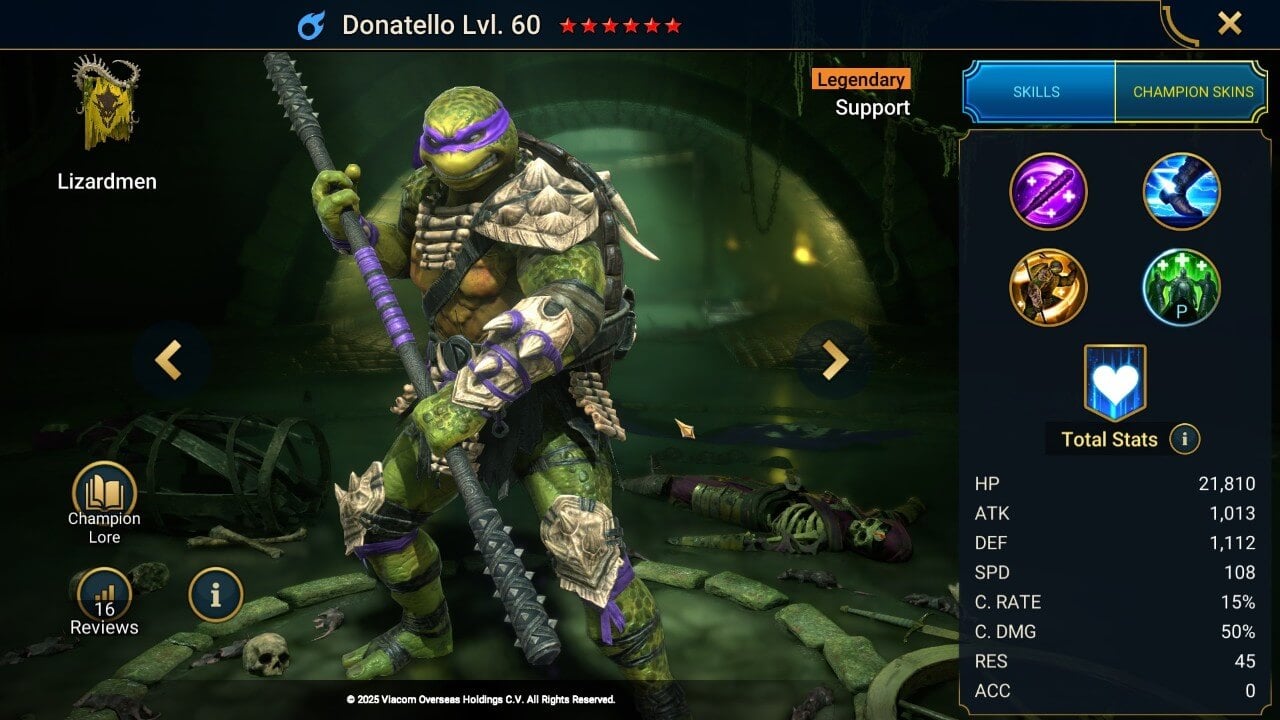The height and width of the screenshot is (720, 1280).
Task: Go to the previous champion
Action: (x=169, y=360)
